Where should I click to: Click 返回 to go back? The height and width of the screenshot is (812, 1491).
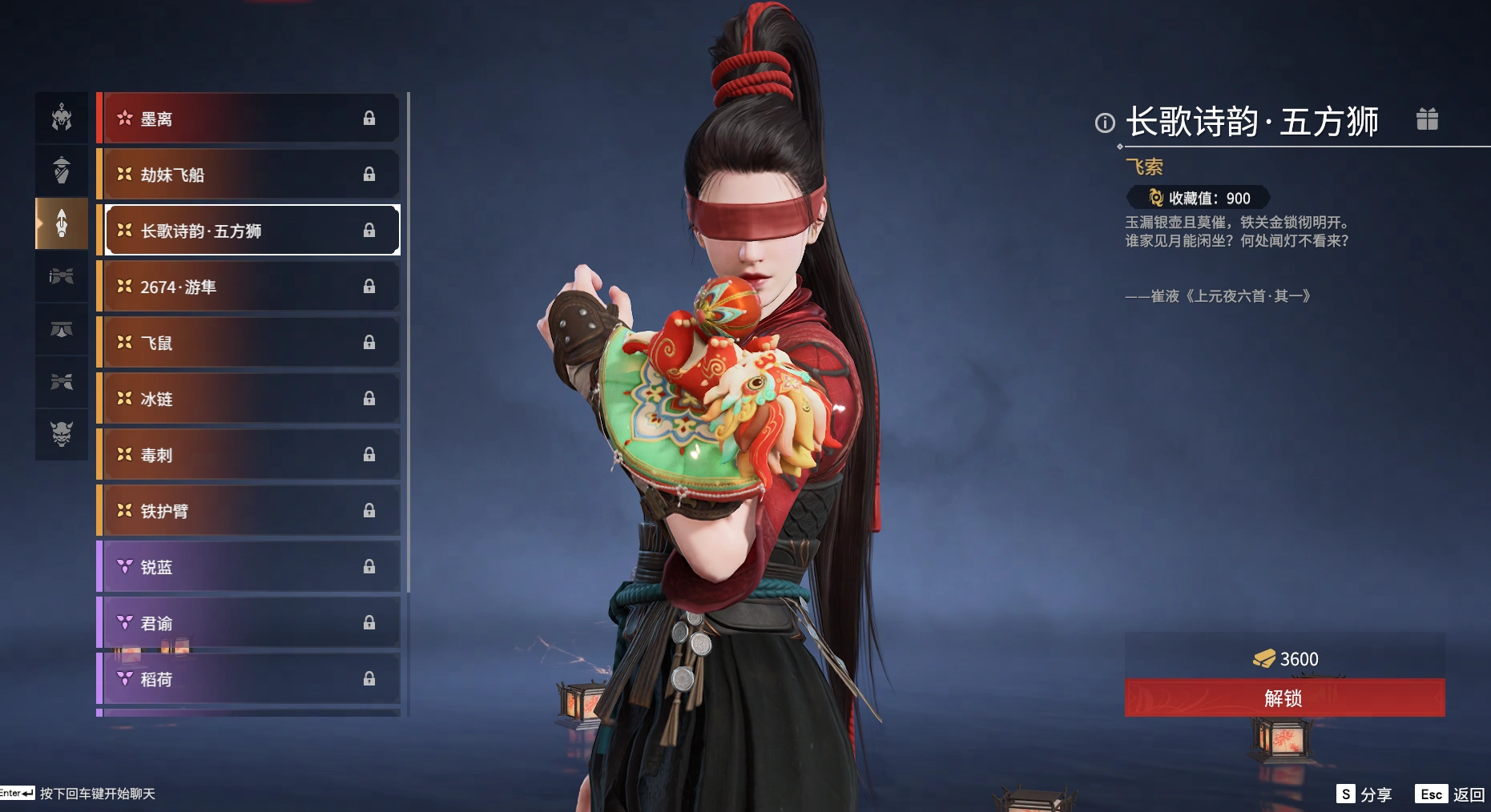(1451, 794)
